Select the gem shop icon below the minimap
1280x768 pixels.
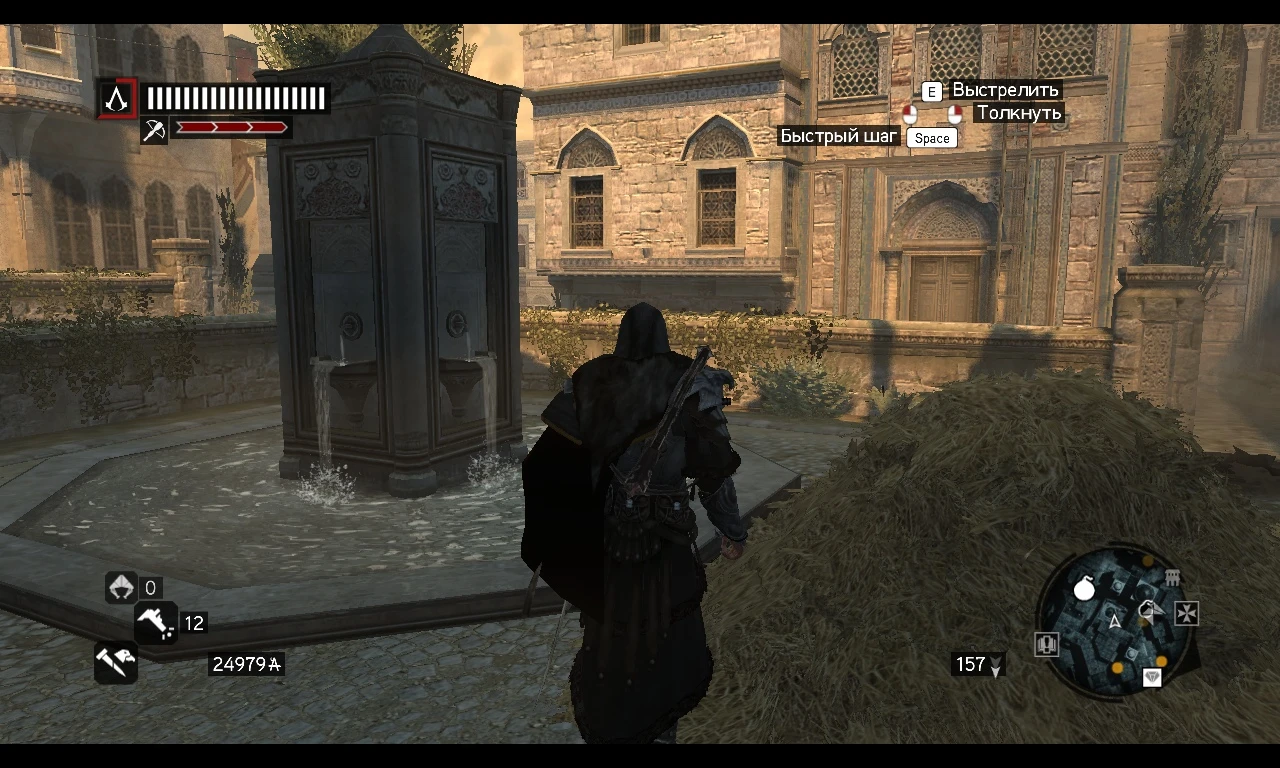[x=1152, y=676]
